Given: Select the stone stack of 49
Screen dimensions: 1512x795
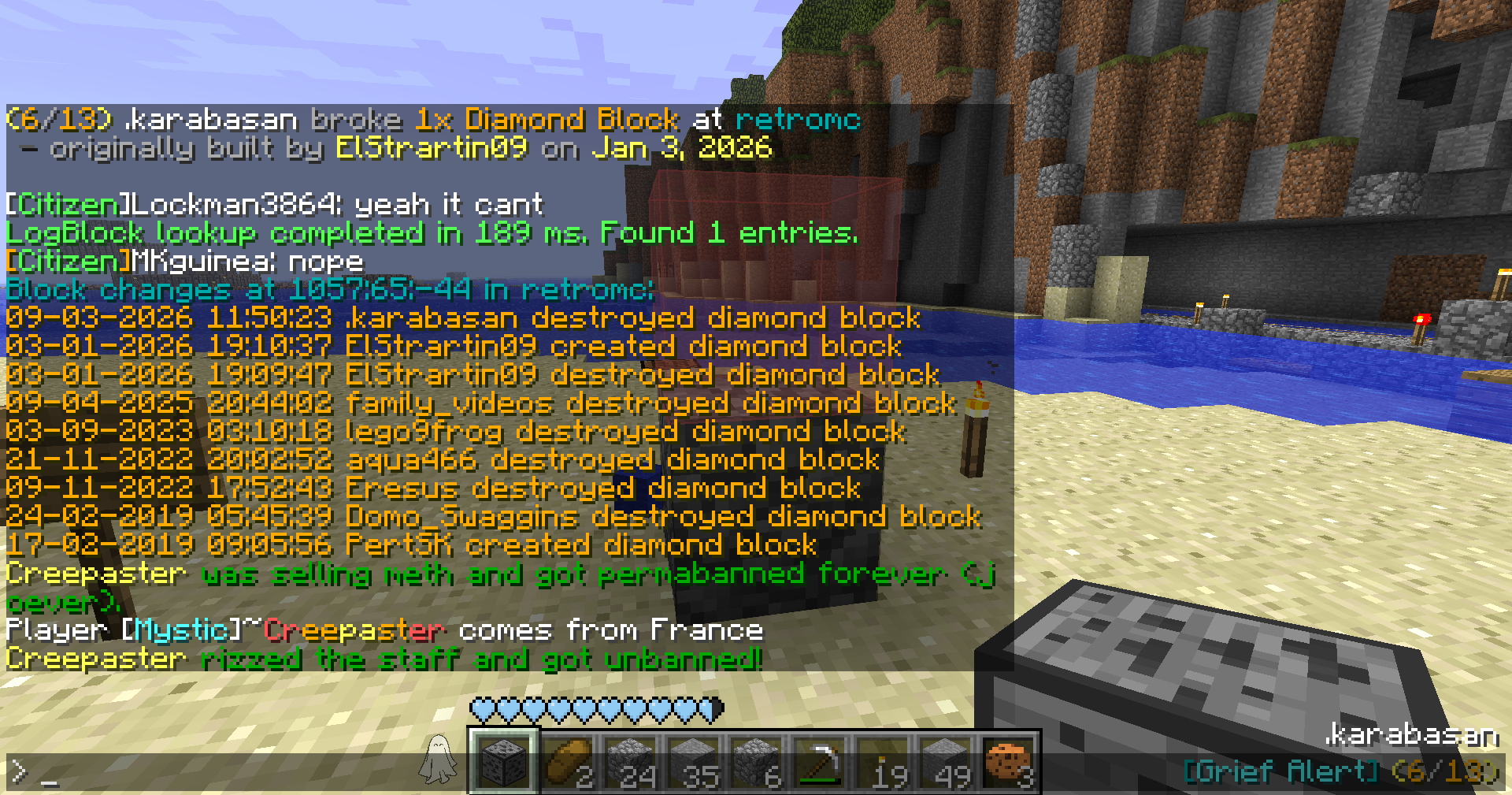Looking at the screenshot, I should [946, 761].
